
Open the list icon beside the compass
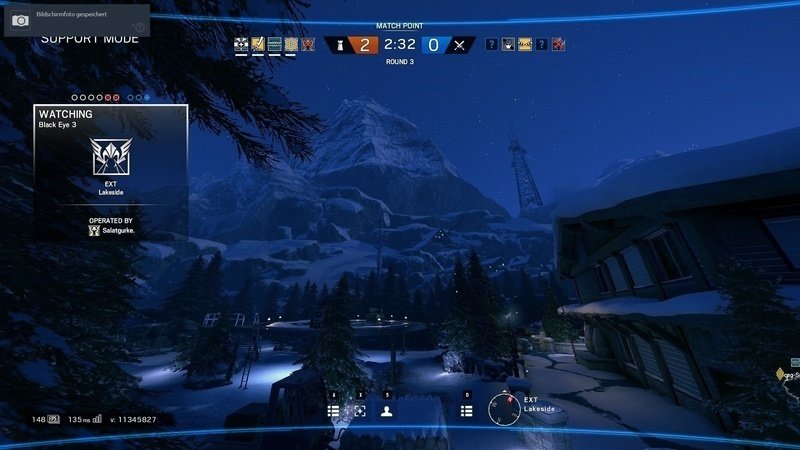point(467,411)
